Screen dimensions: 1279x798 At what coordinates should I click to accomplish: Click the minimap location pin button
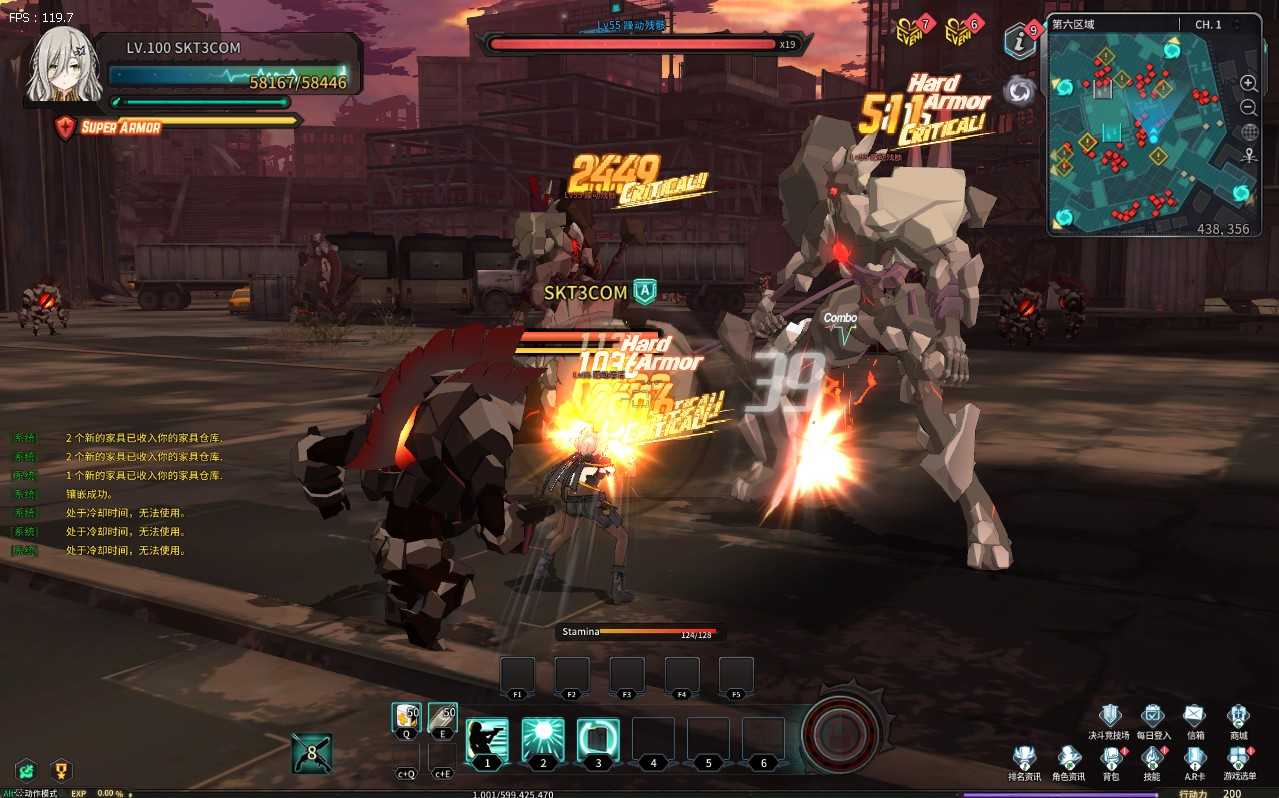click(x=1249, y=156)
